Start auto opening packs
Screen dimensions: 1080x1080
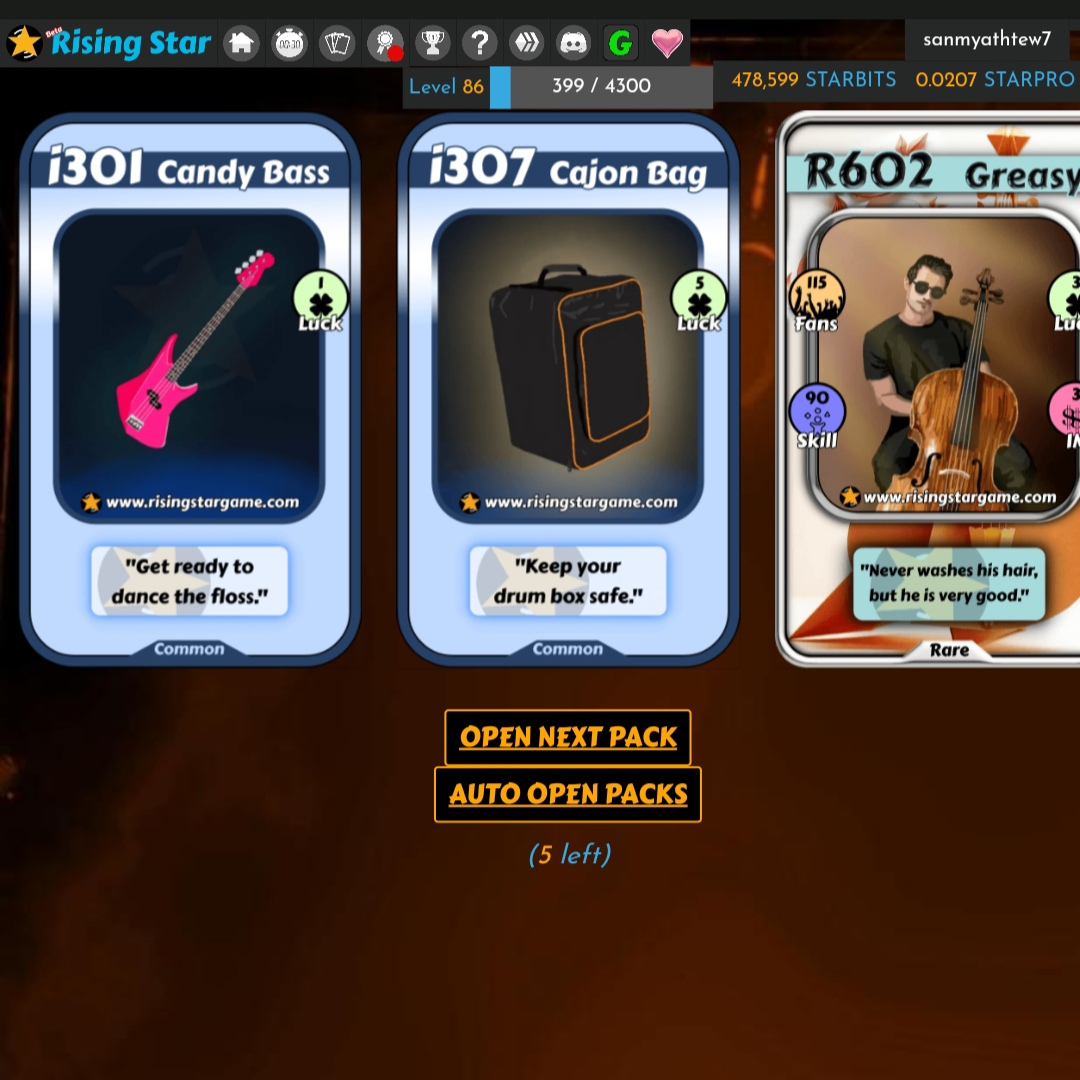[x=568, y=795]
